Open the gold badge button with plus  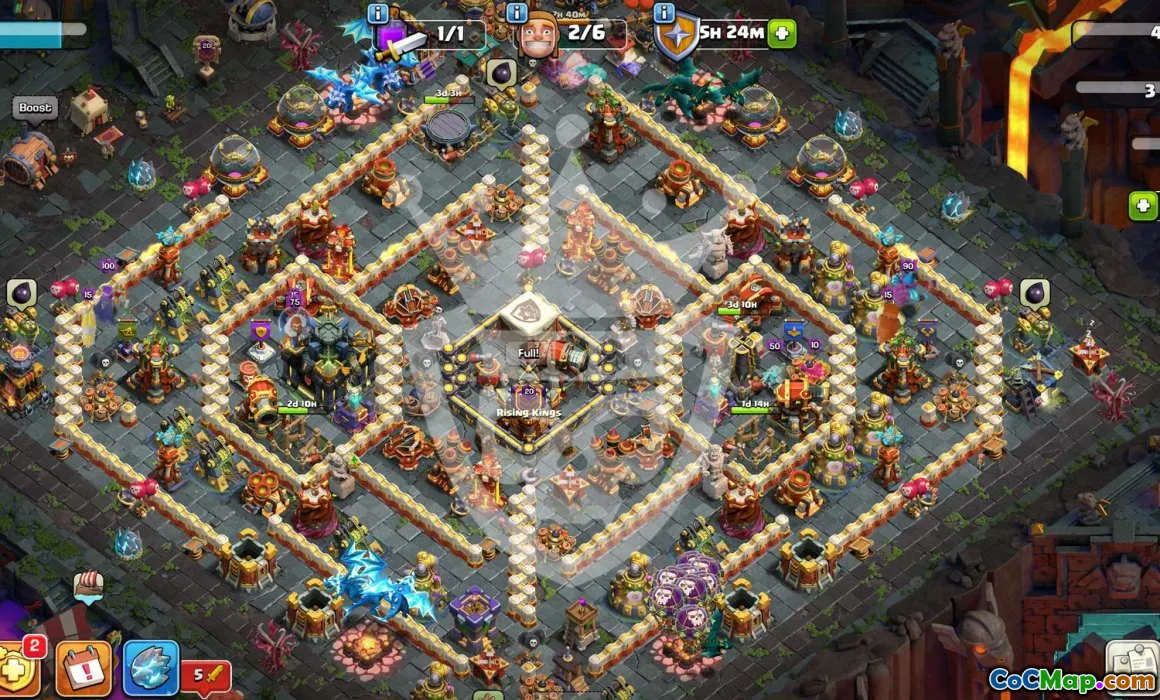[x=18, y=668]
